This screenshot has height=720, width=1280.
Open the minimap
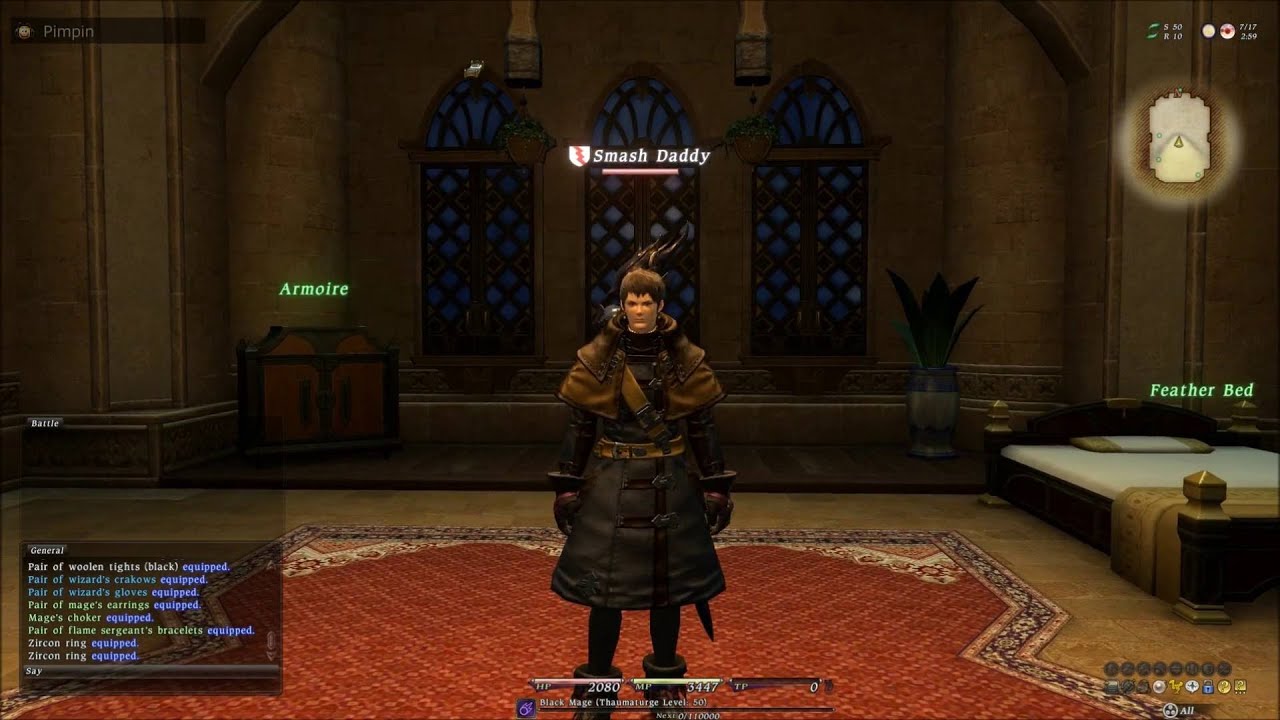point(1179,133)
